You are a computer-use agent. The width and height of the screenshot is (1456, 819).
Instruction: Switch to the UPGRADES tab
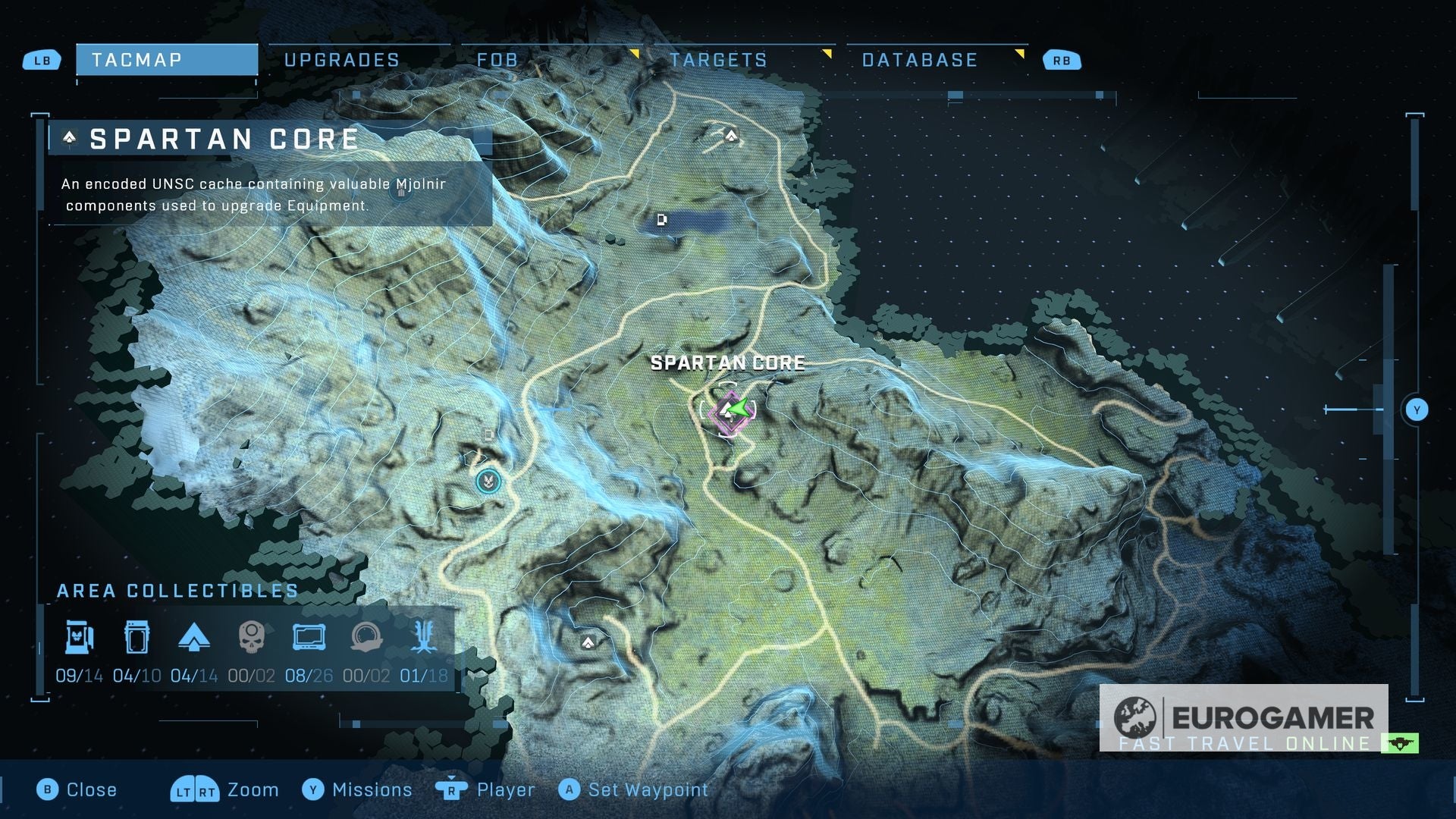341,59
